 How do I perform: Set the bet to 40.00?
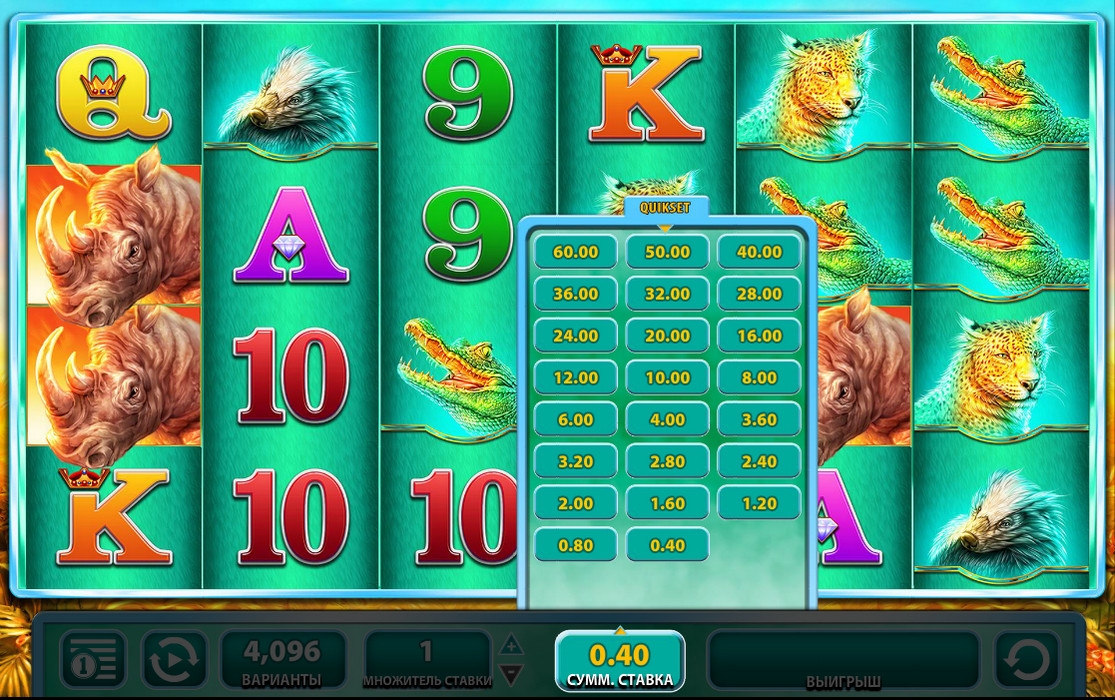pos(759,252)
